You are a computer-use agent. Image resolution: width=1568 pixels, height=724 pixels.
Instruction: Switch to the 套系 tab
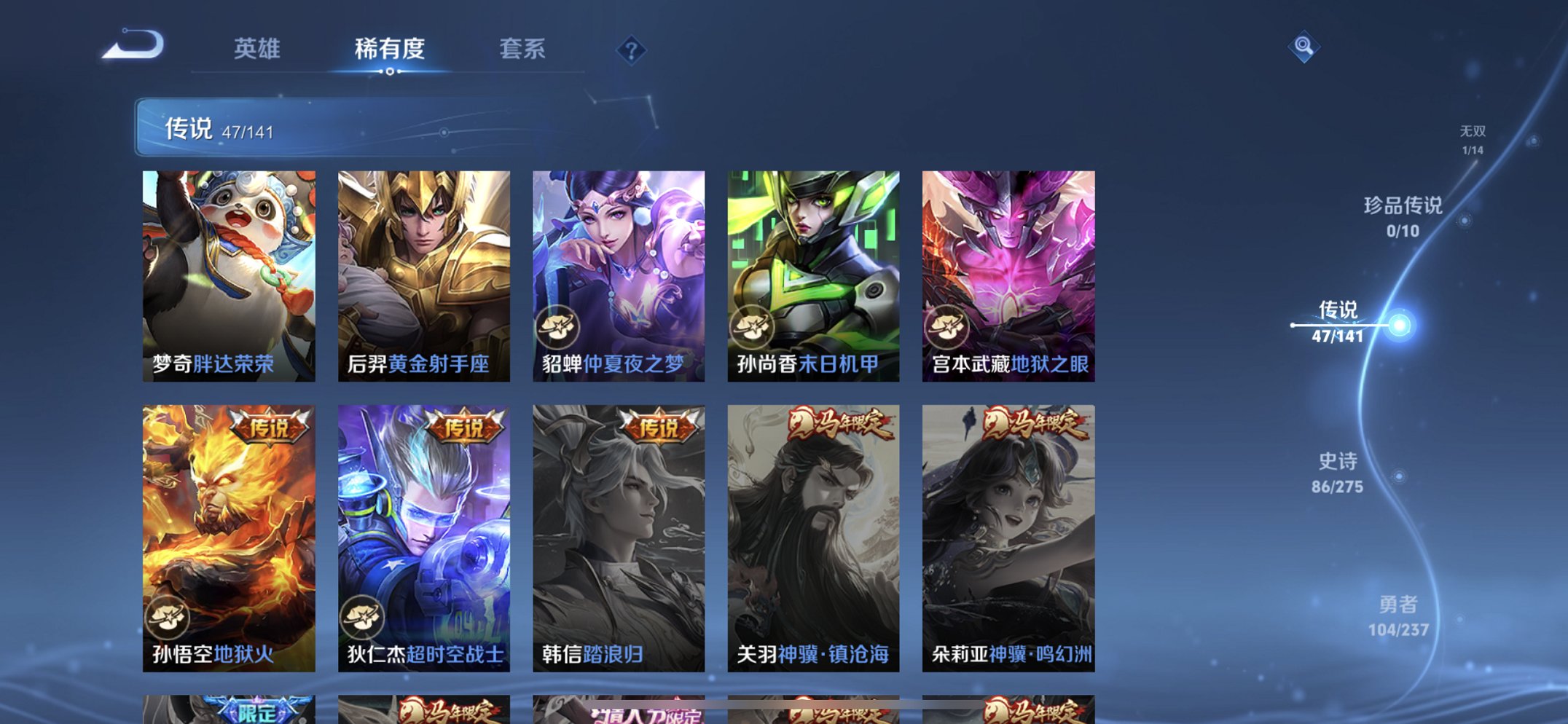tap(522, 49)
